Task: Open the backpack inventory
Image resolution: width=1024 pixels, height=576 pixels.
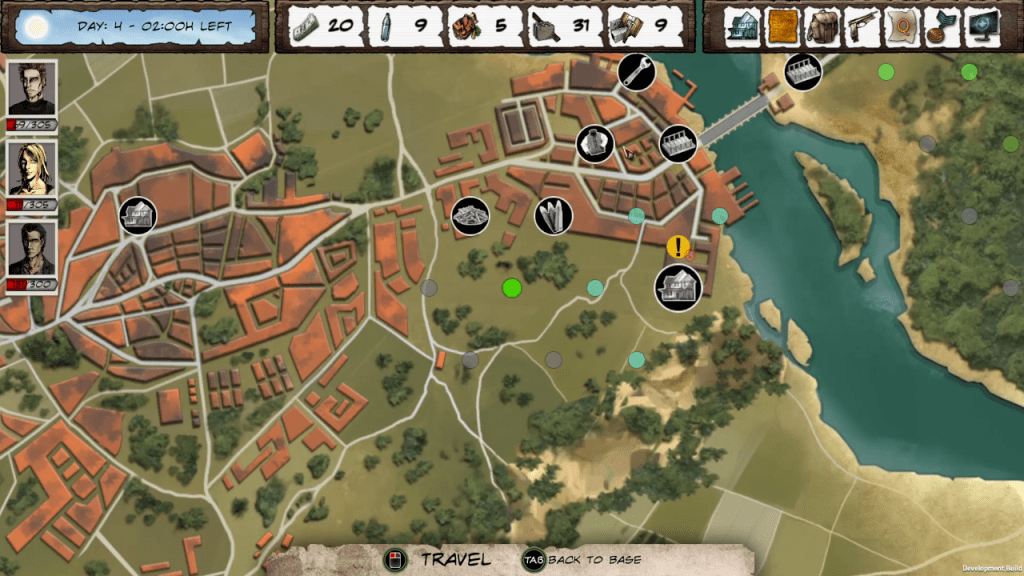Action: tap(823, 26)
